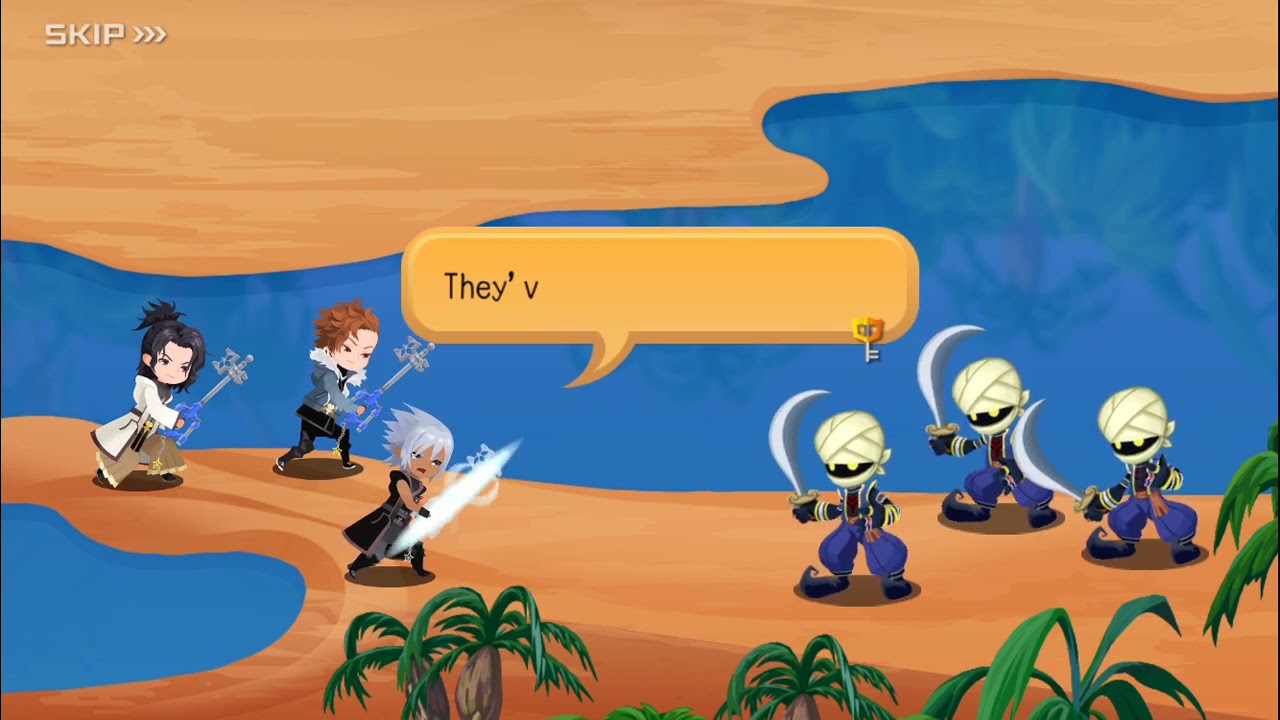Viewport: 1280px width, 720px height.
Task: Skip the cutscene with the SKIP button
Action: 105,35
